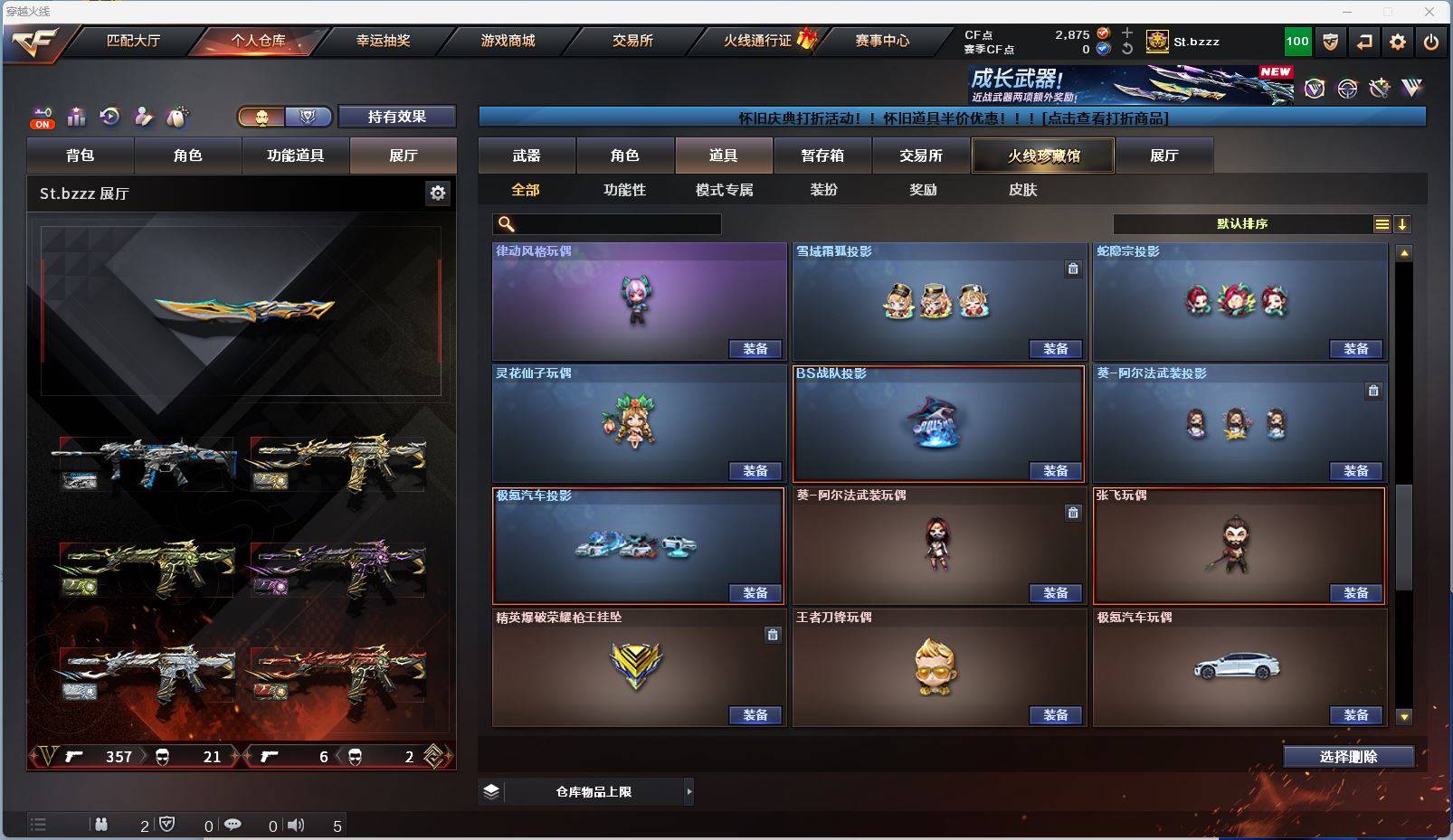1453x840 pixels.
Task: Open the 匹配大厅 lobby menu
Action: [133, 41]
